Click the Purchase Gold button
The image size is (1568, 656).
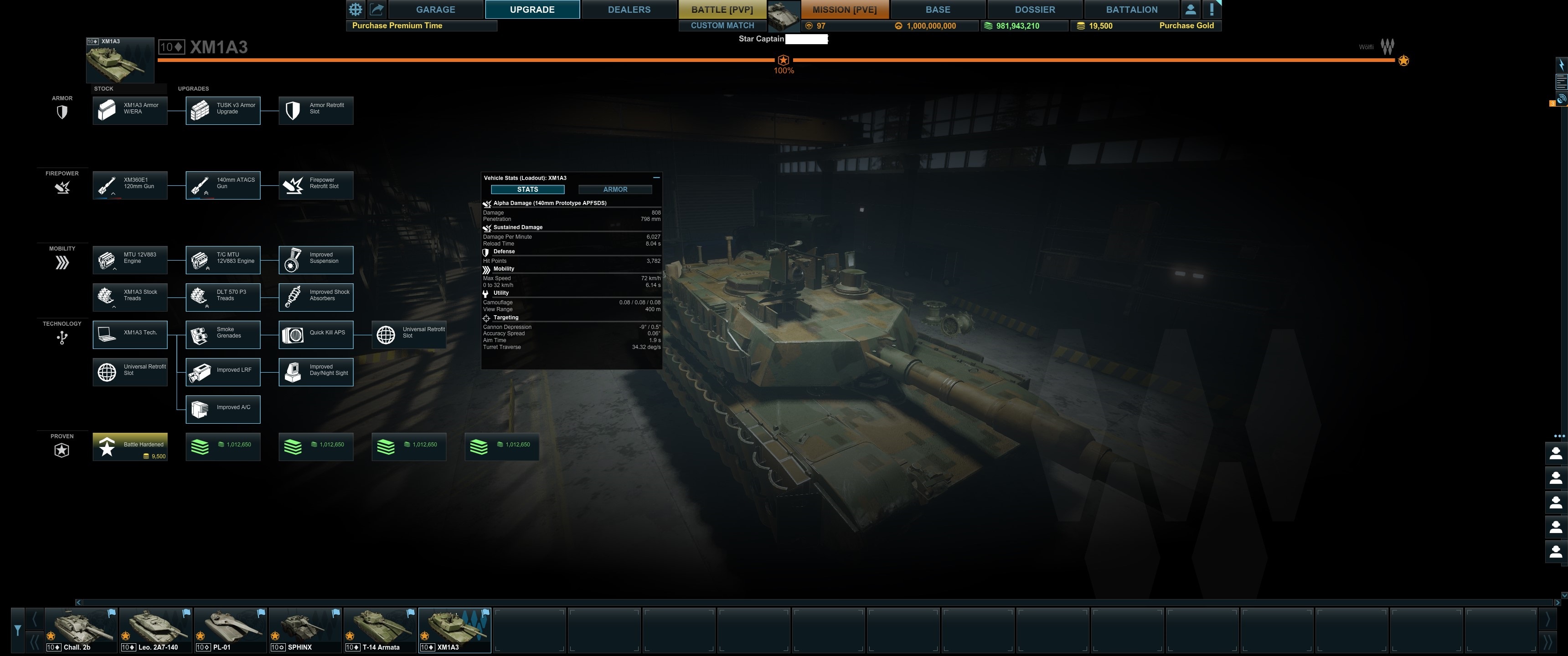(1186, 26)
